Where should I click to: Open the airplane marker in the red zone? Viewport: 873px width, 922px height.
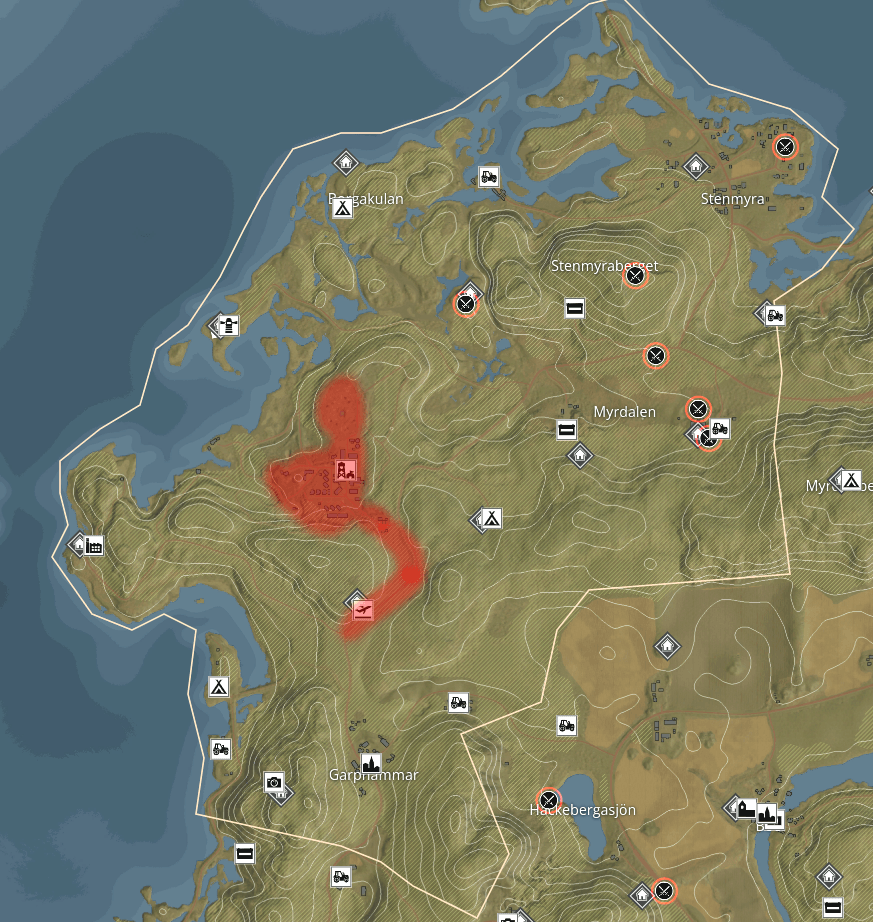point(363,608)
